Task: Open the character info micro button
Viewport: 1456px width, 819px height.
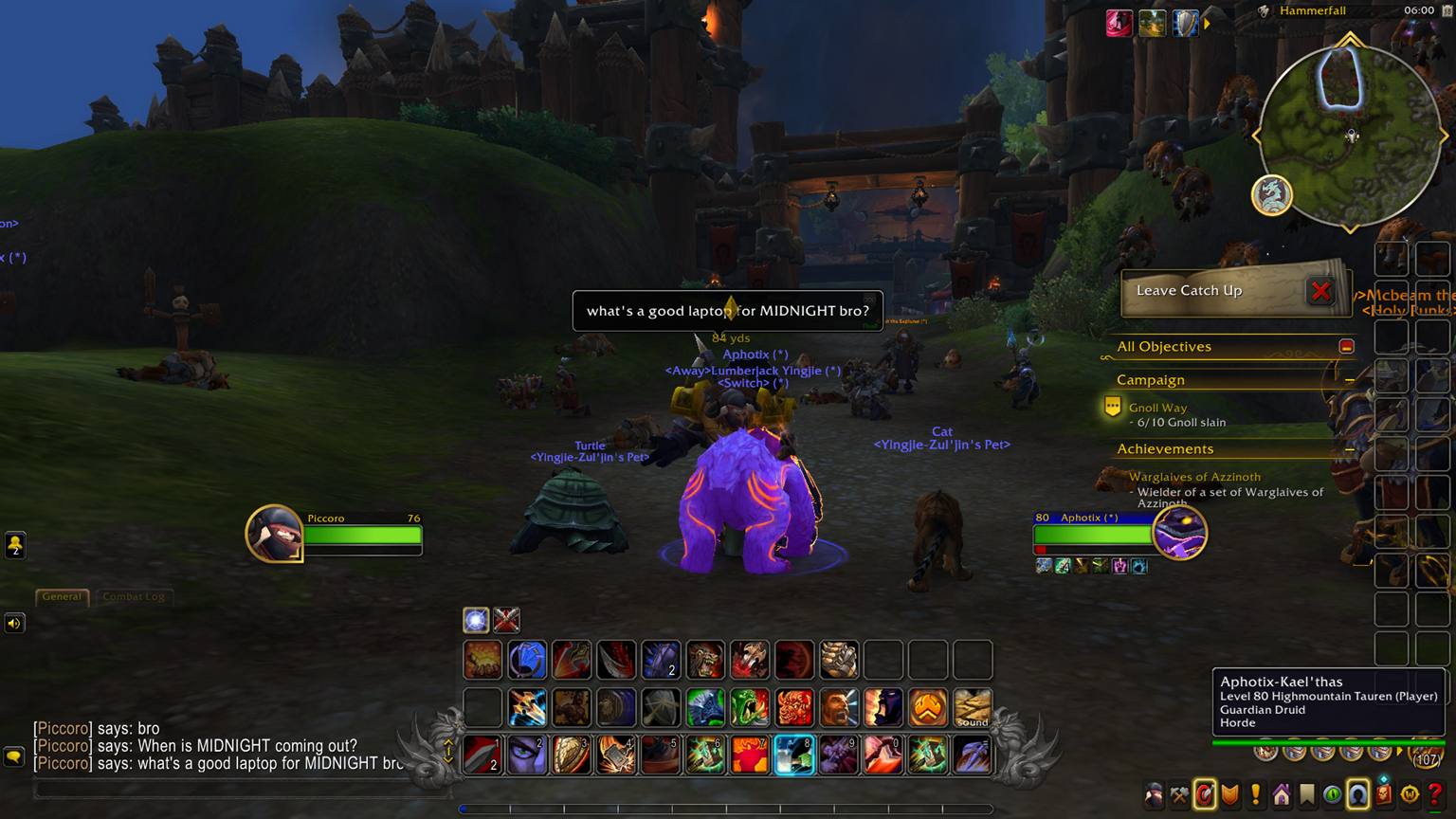Action: pos(1154,794)
